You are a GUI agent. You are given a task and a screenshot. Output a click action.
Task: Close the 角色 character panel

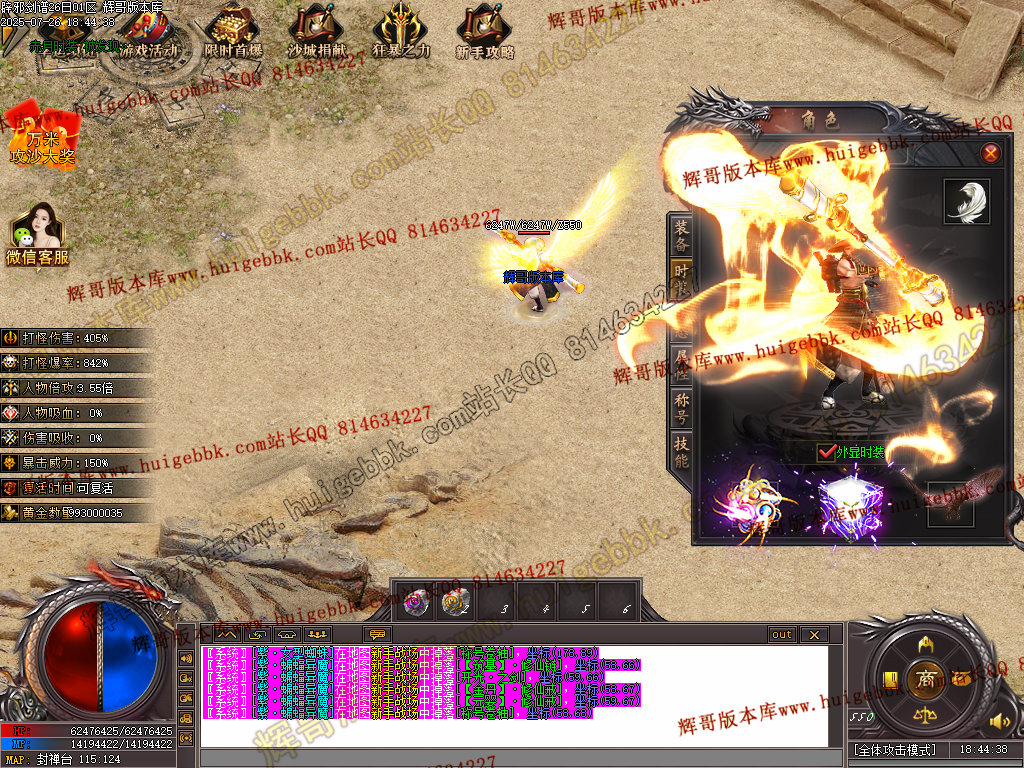990,153
